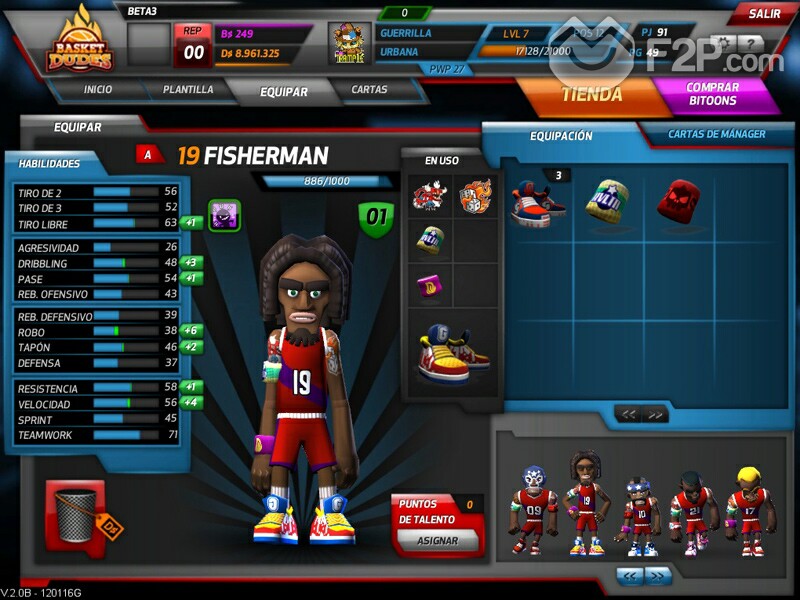Open the Tienda shop

click(x=592, y=95)
